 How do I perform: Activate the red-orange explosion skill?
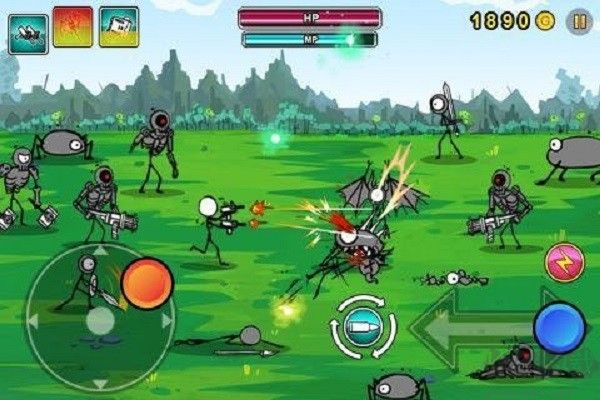pos(73,27)
